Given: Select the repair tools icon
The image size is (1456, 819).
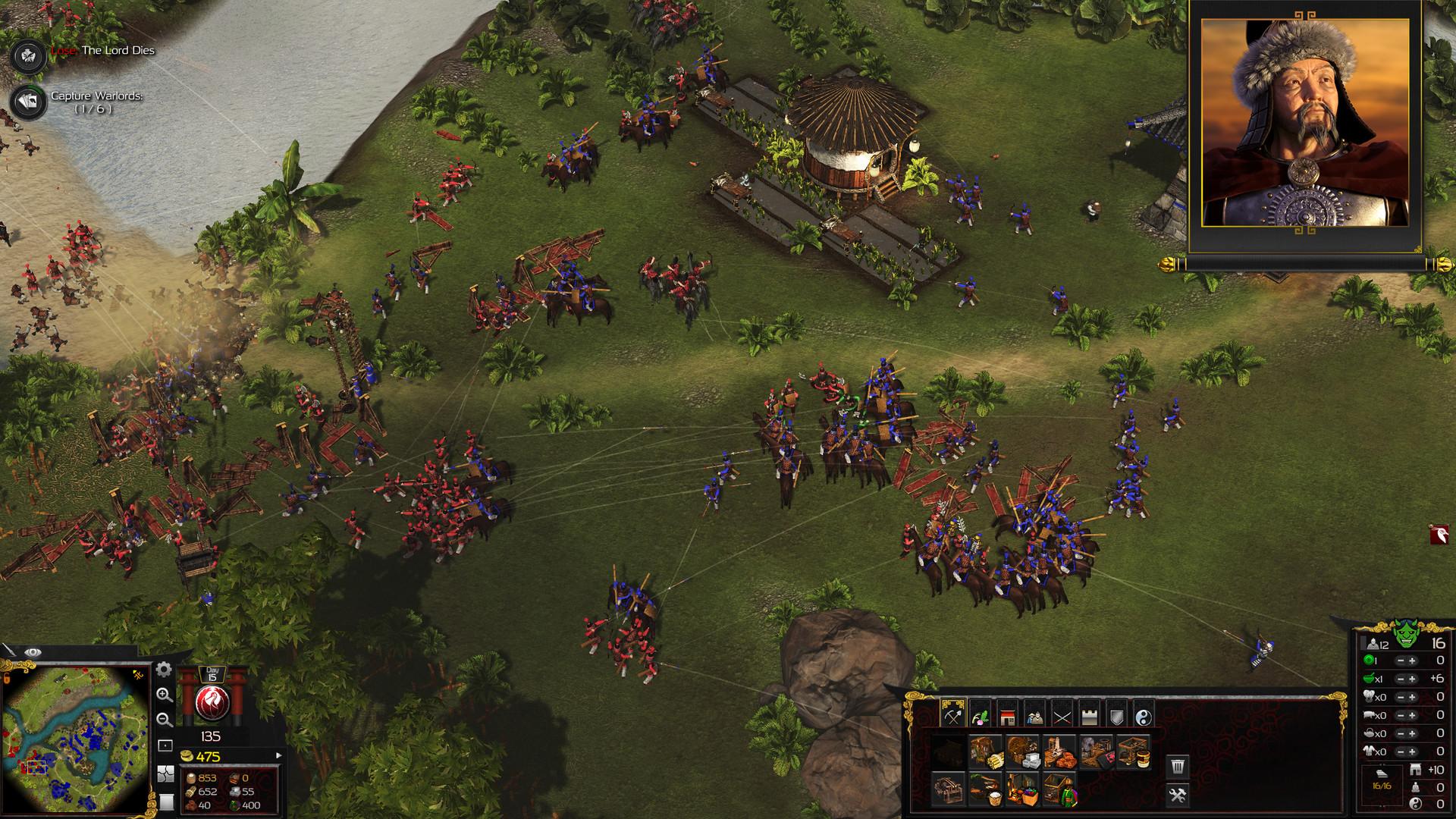Looking at the screenshot, I should (x=1179, y=796).
